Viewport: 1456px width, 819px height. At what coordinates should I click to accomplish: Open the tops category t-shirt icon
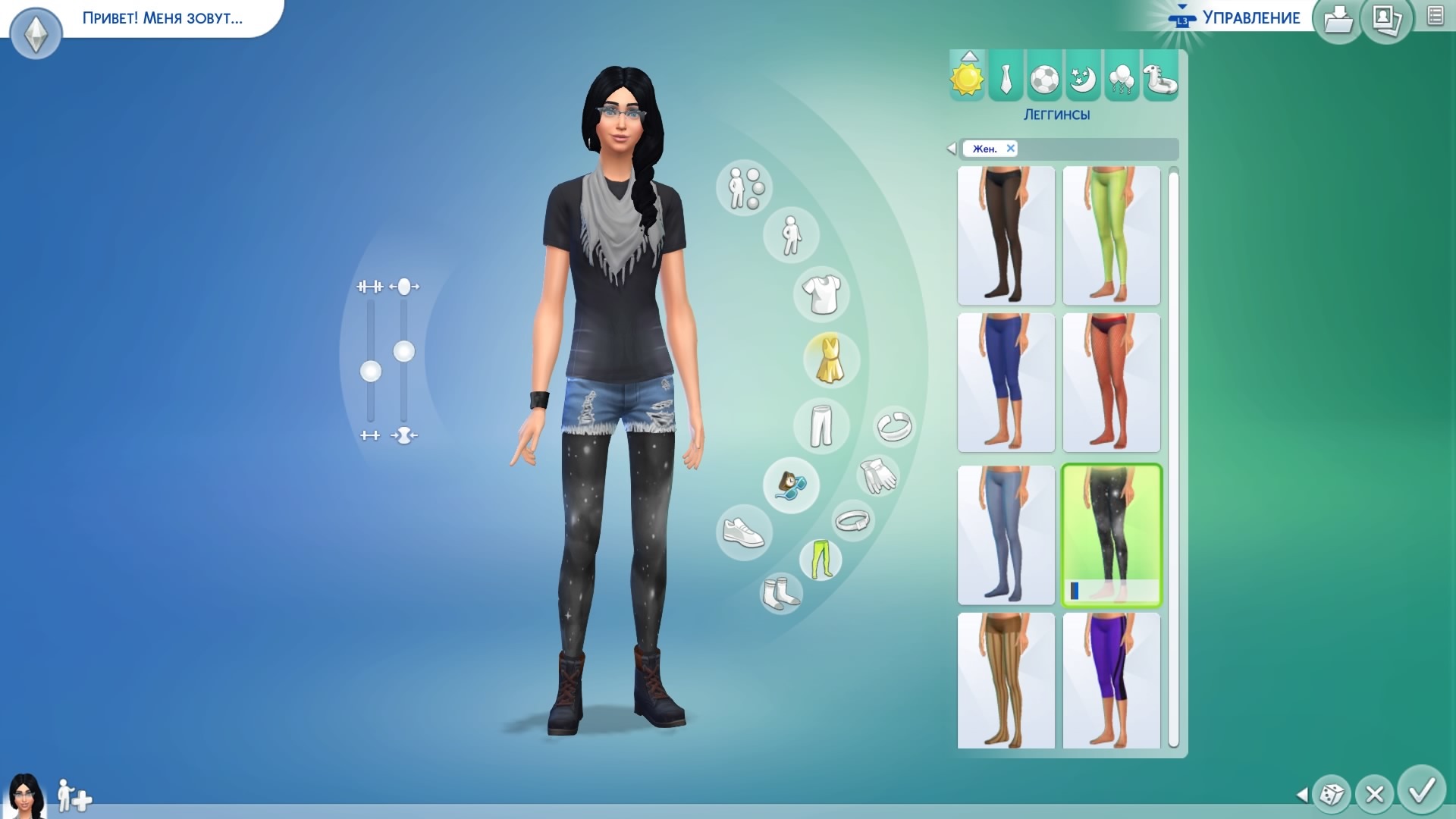coord(821,293)
